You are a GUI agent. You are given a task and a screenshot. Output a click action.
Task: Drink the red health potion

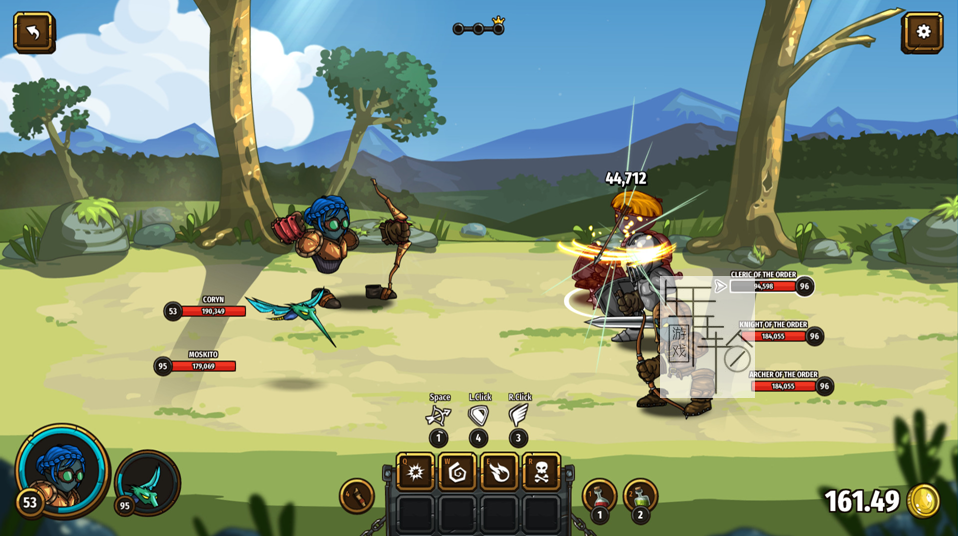pyautogui.click(x=599, y=495)
